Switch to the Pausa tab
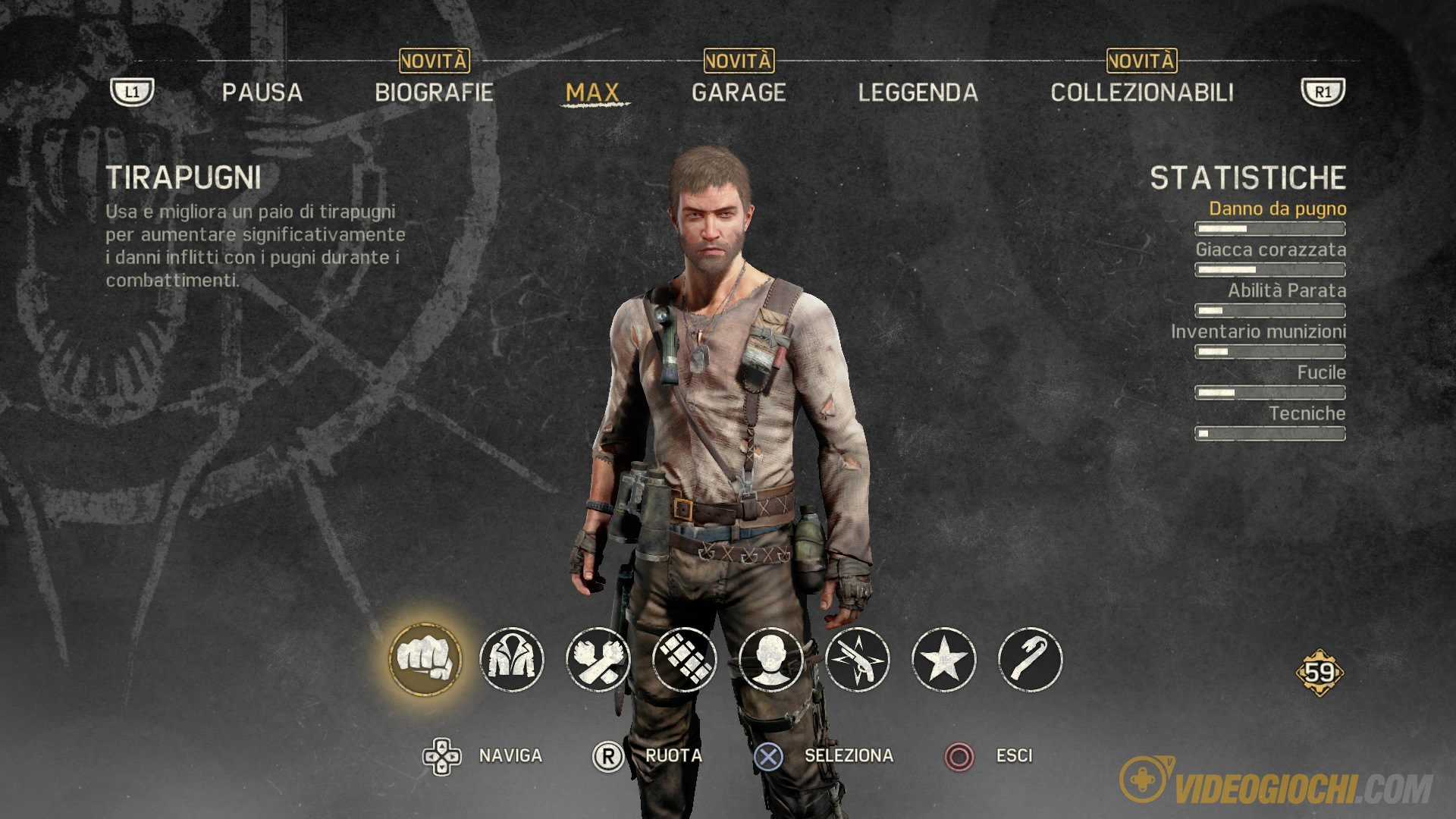Image resolution: width=1456 pixels, height=819 pixels. [x=262, y=93]
